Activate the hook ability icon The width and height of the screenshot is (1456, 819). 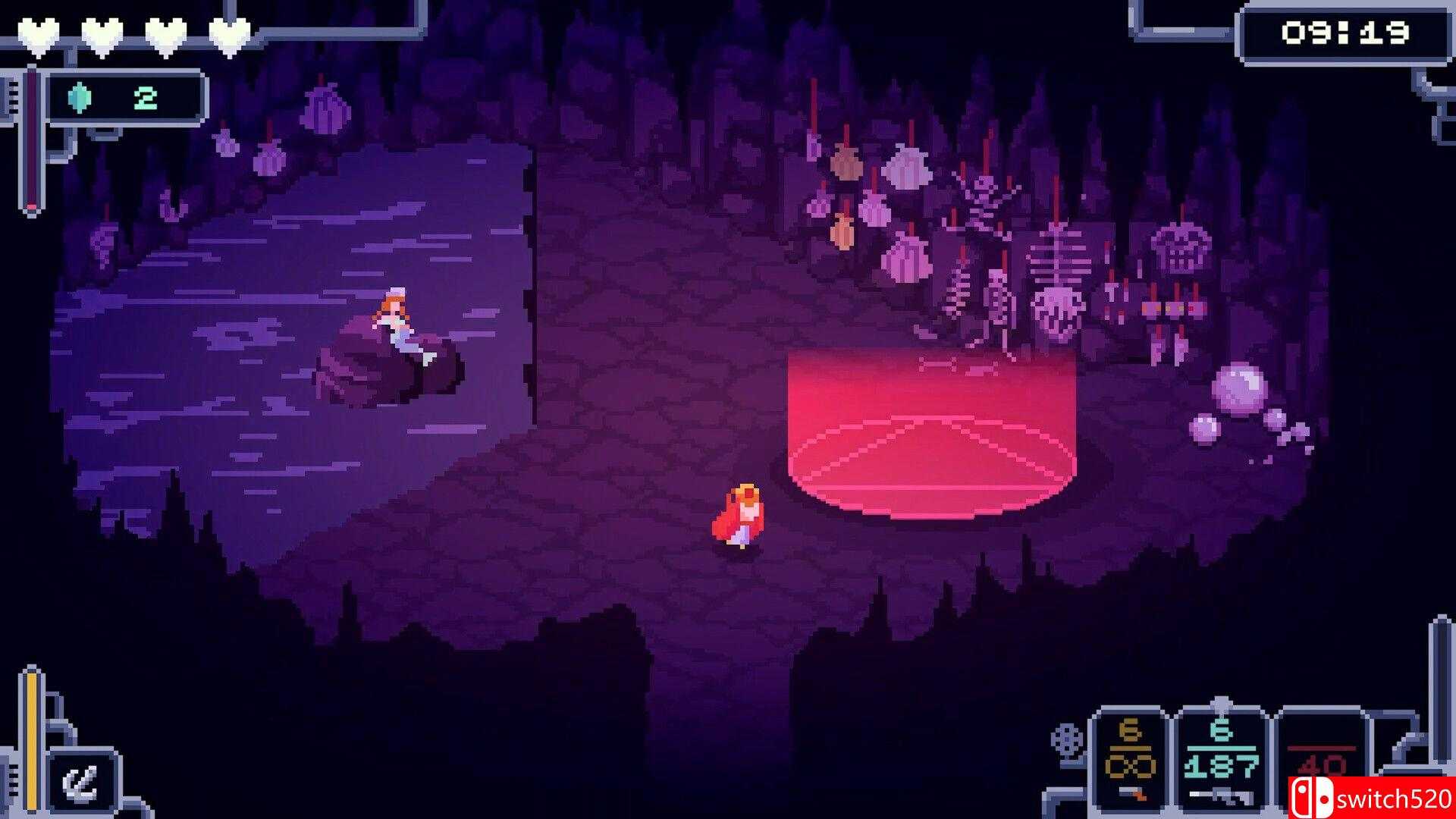(x=82, y=782)
